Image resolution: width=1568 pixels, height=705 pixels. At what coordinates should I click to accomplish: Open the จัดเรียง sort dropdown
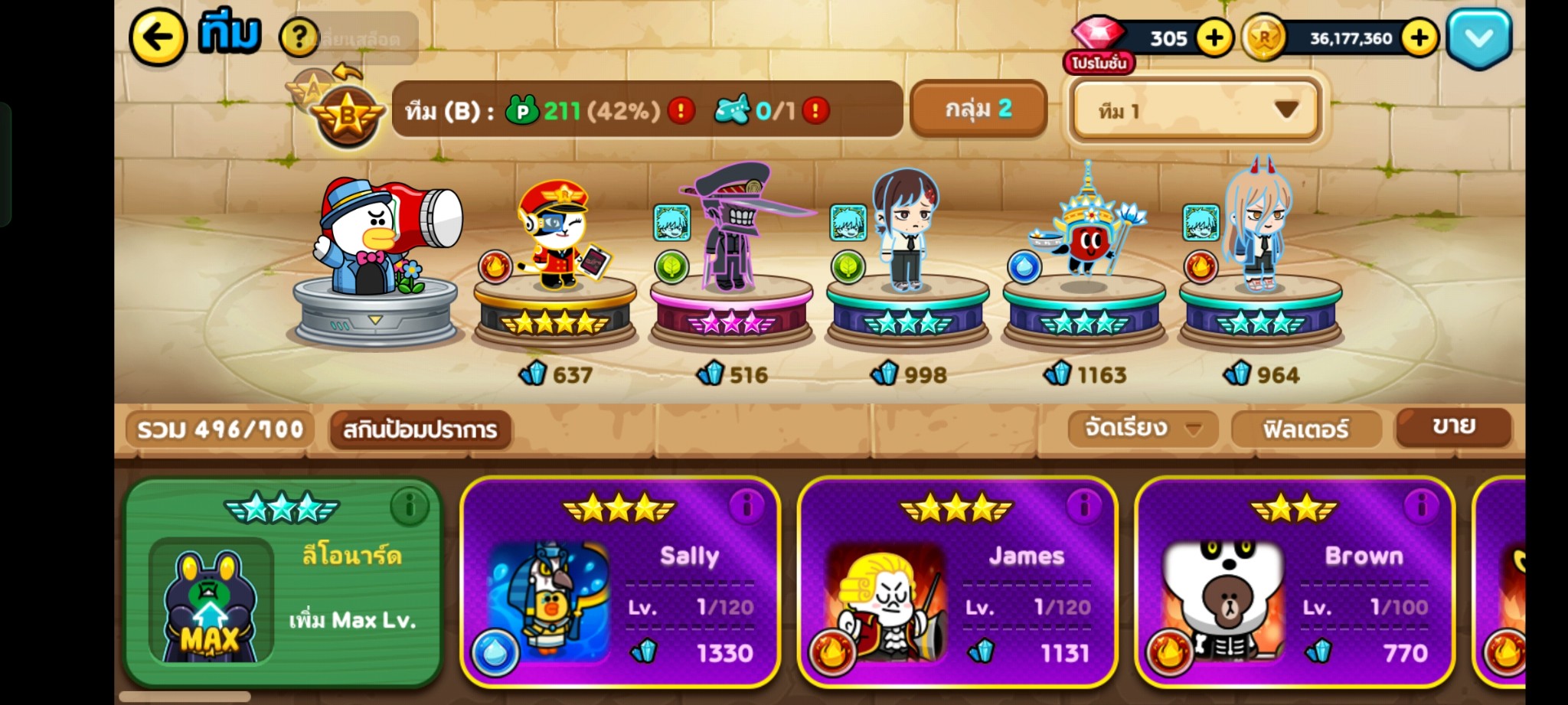1142,428
